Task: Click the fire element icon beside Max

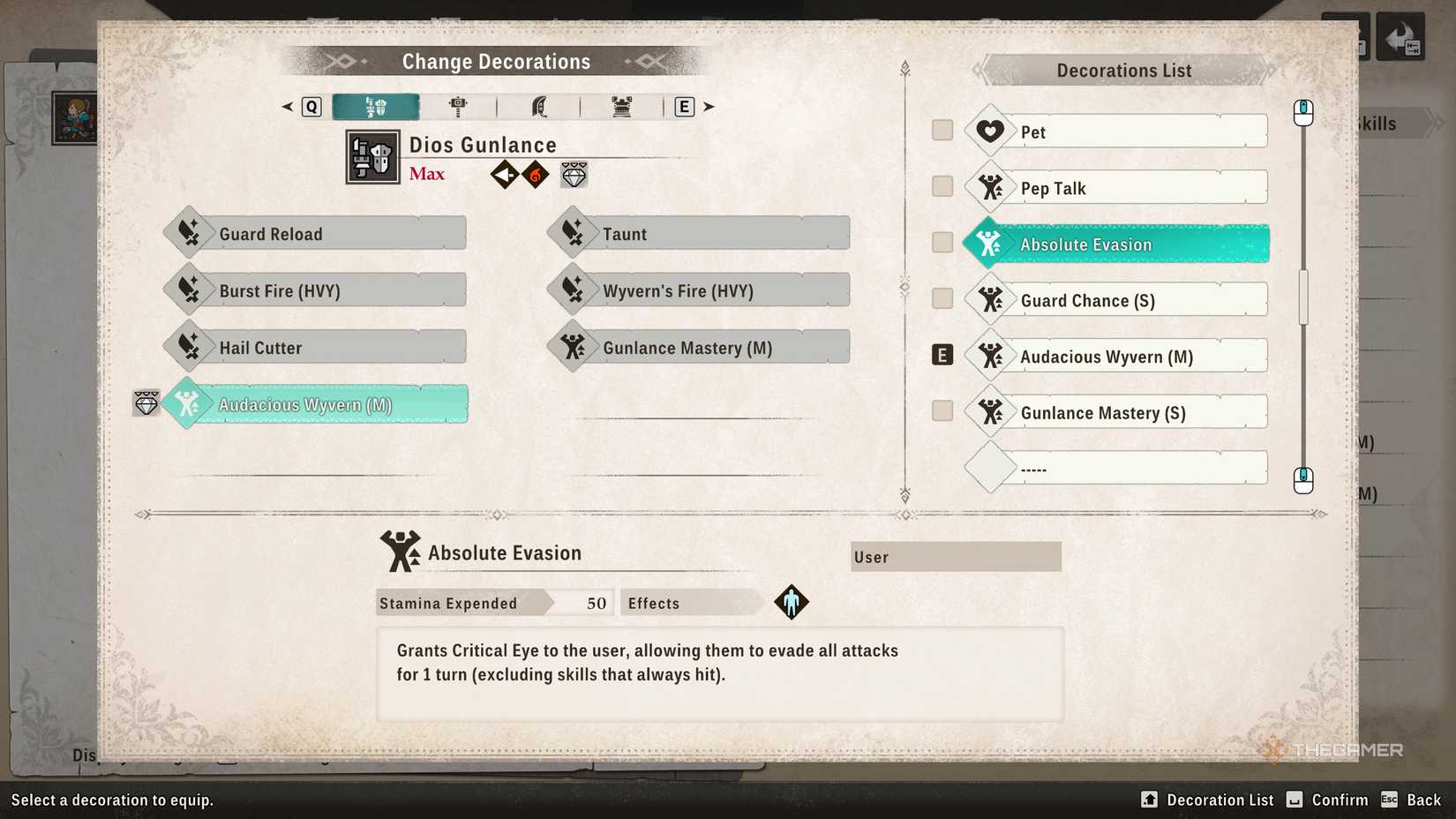Action: click(x=535, y=174)
